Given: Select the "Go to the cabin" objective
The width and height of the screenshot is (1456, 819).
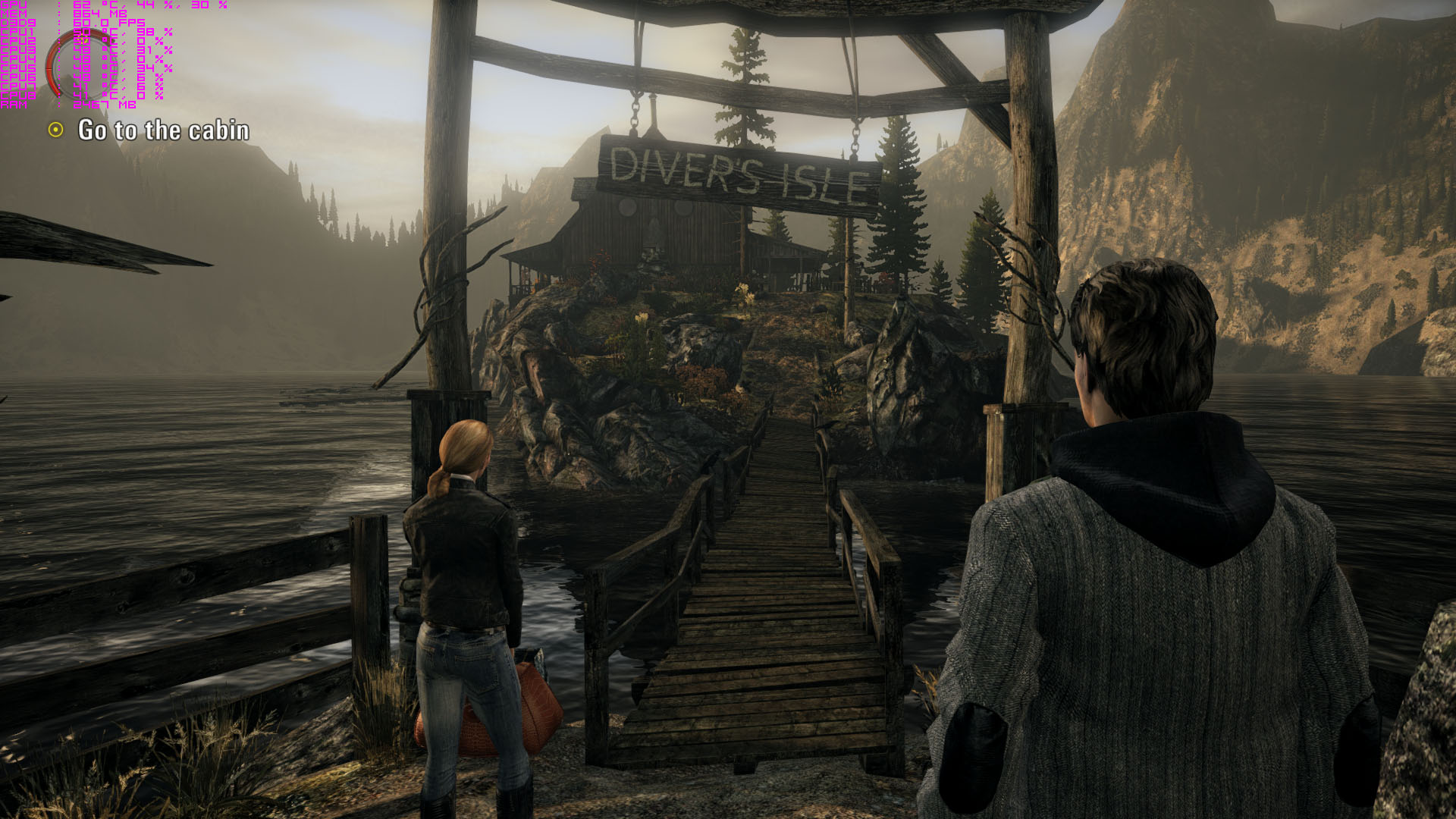Looking at the screenshot, I should 163,130.
